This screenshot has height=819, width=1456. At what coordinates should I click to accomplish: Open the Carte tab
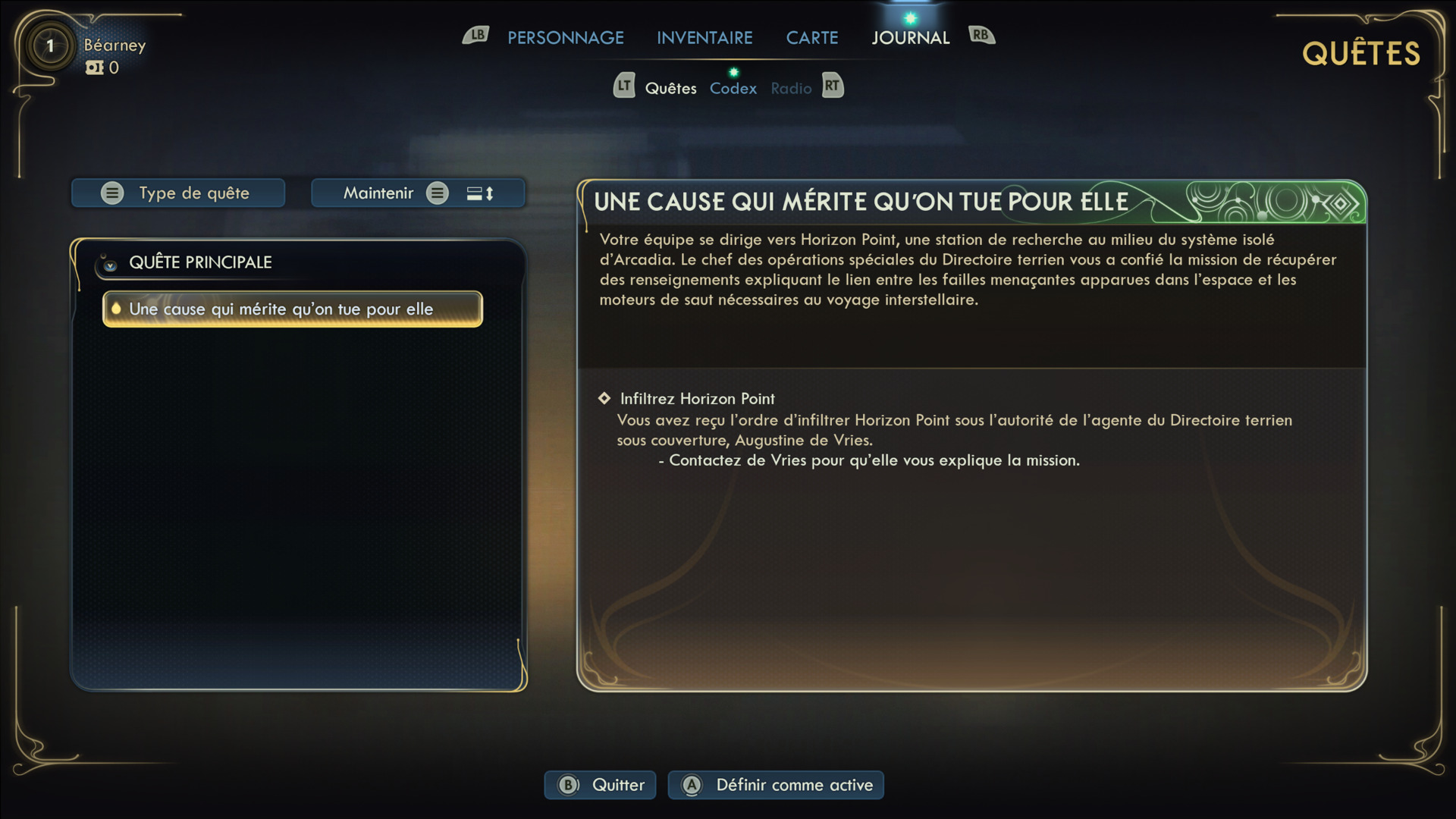[x=811, y=38]
